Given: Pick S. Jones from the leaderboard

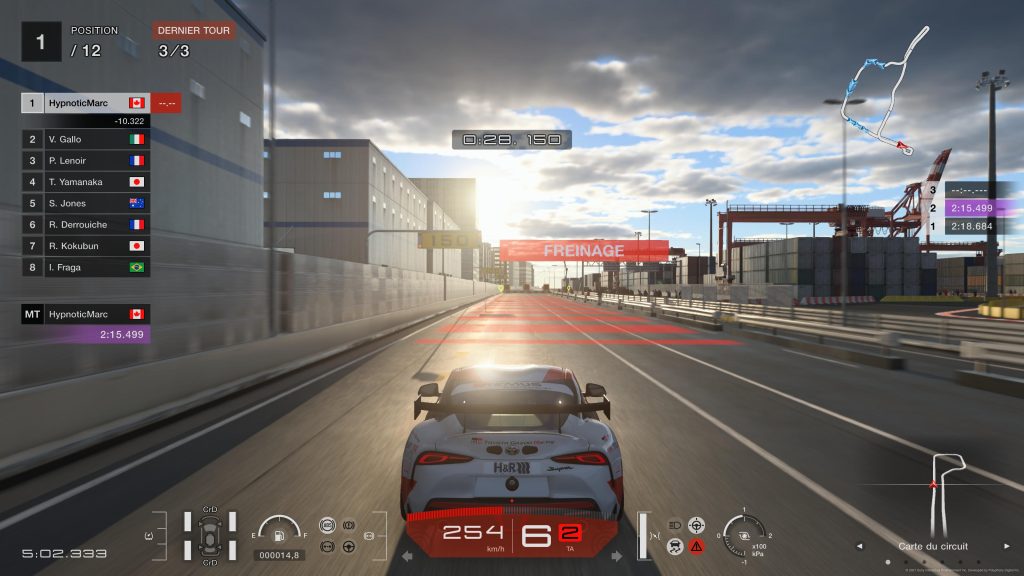Looking at the screenshot, I should [x=86, y=203].
